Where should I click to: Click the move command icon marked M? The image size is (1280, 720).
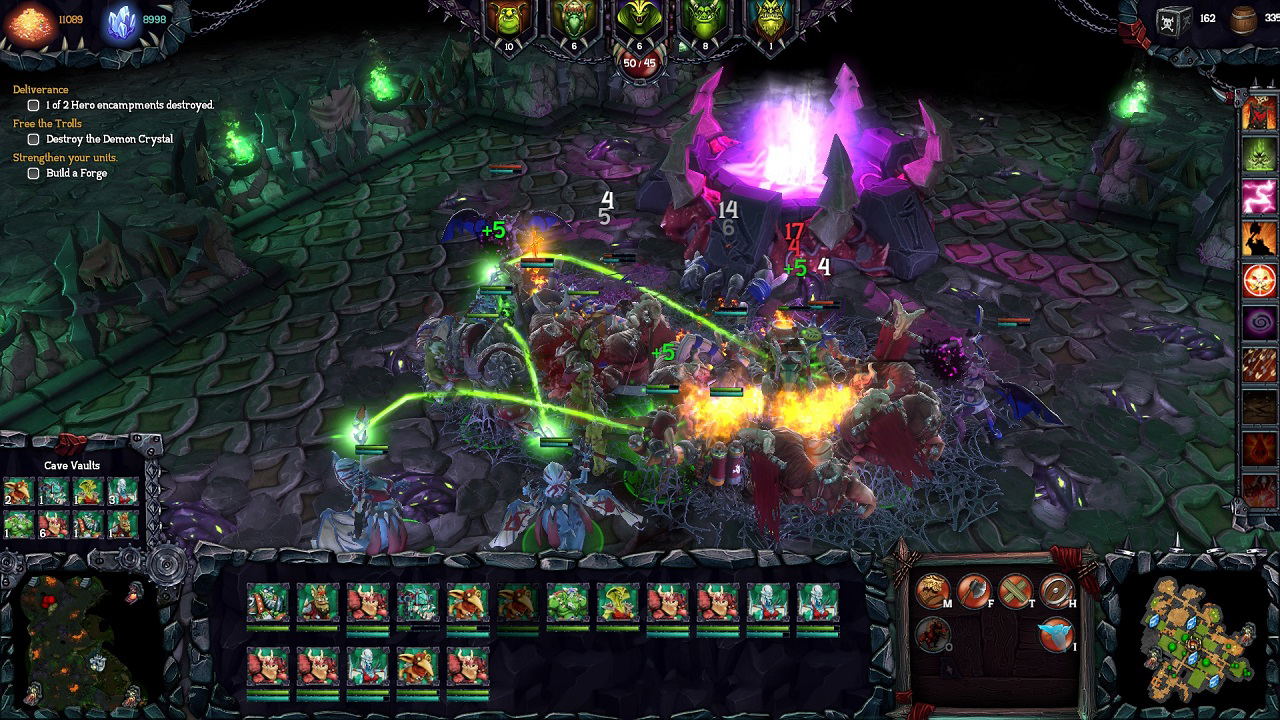(x=932, y=590)
